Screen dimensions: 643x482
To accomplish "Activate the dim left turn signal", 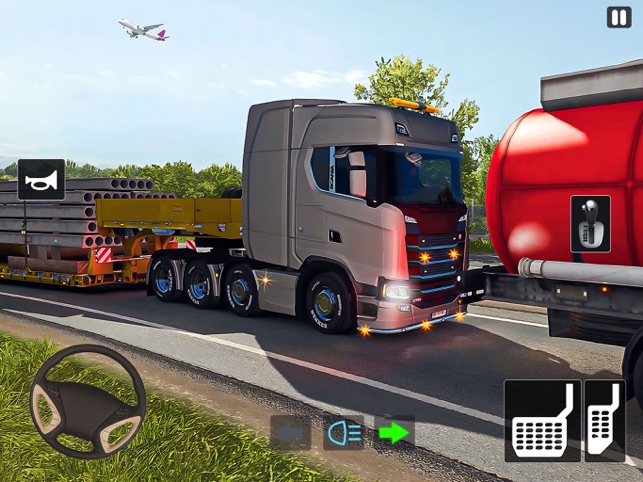I will (x=290, y=432).
